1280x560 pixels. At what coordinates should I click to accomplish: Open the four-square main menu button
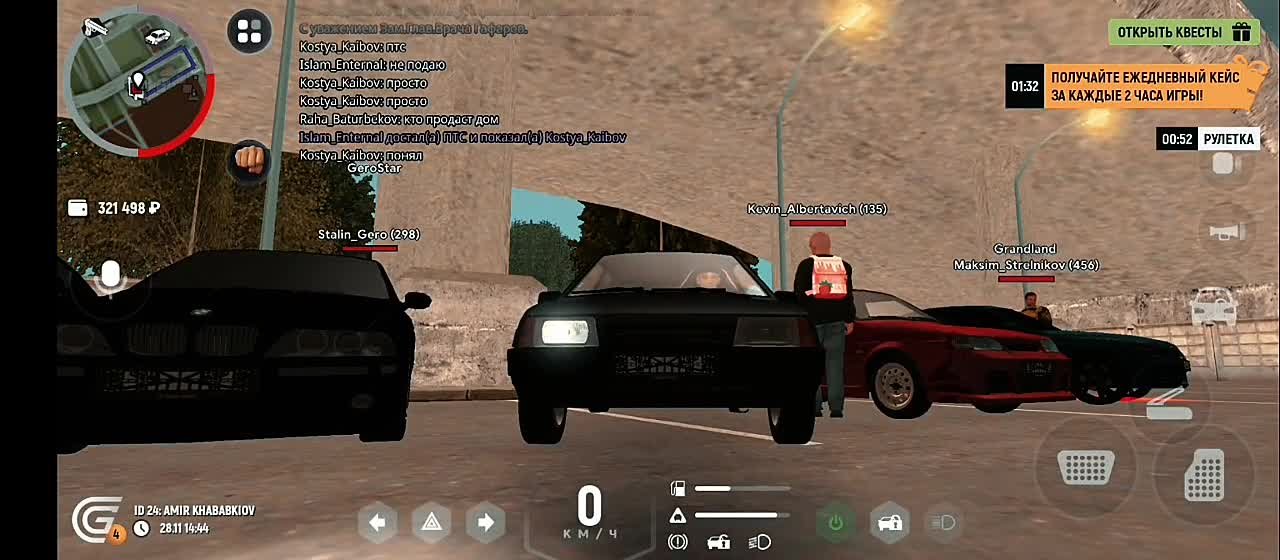pyautogui.click(x=250, y=32)
